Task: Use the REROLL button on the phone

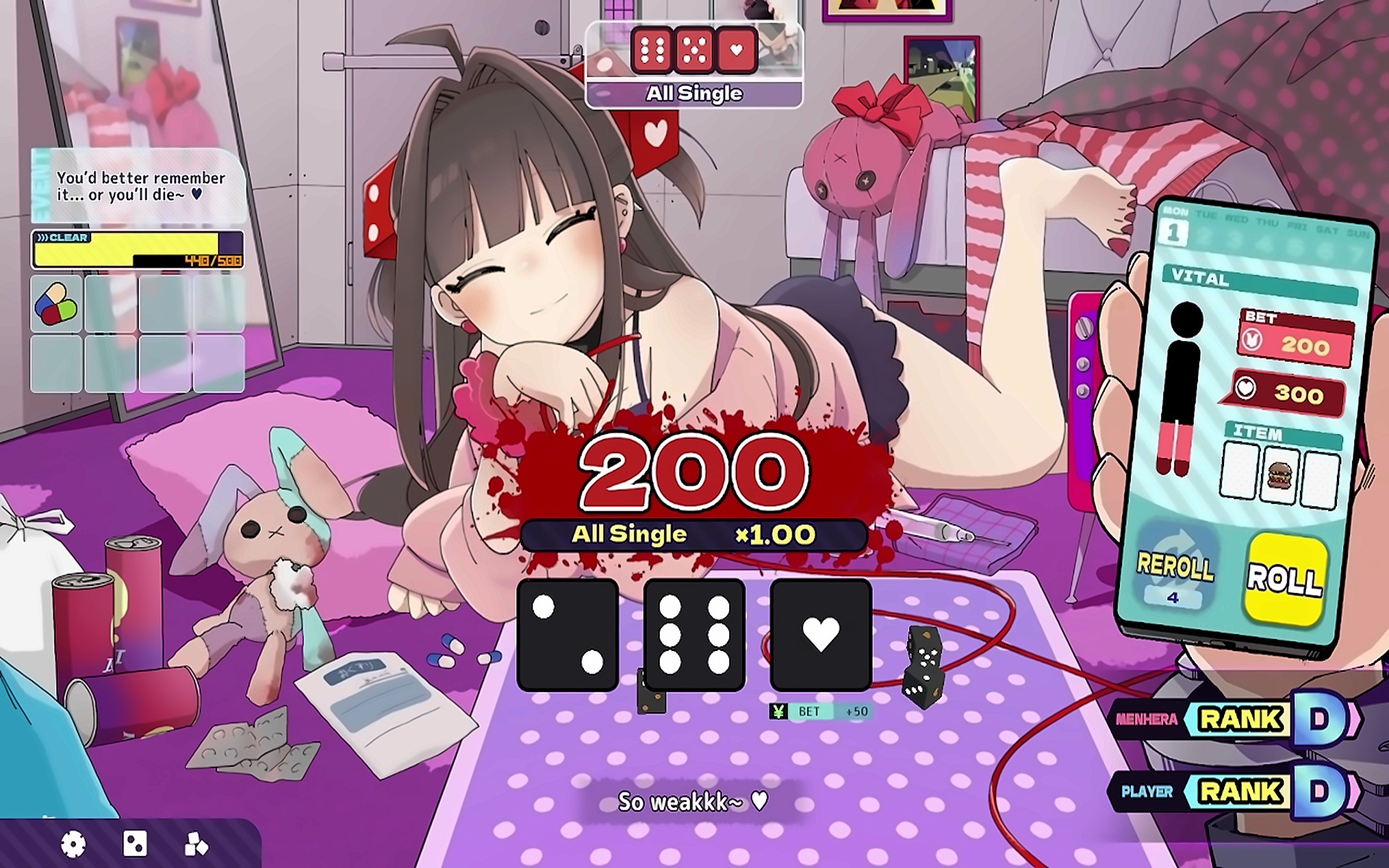Action: [x=1175, y=570]
